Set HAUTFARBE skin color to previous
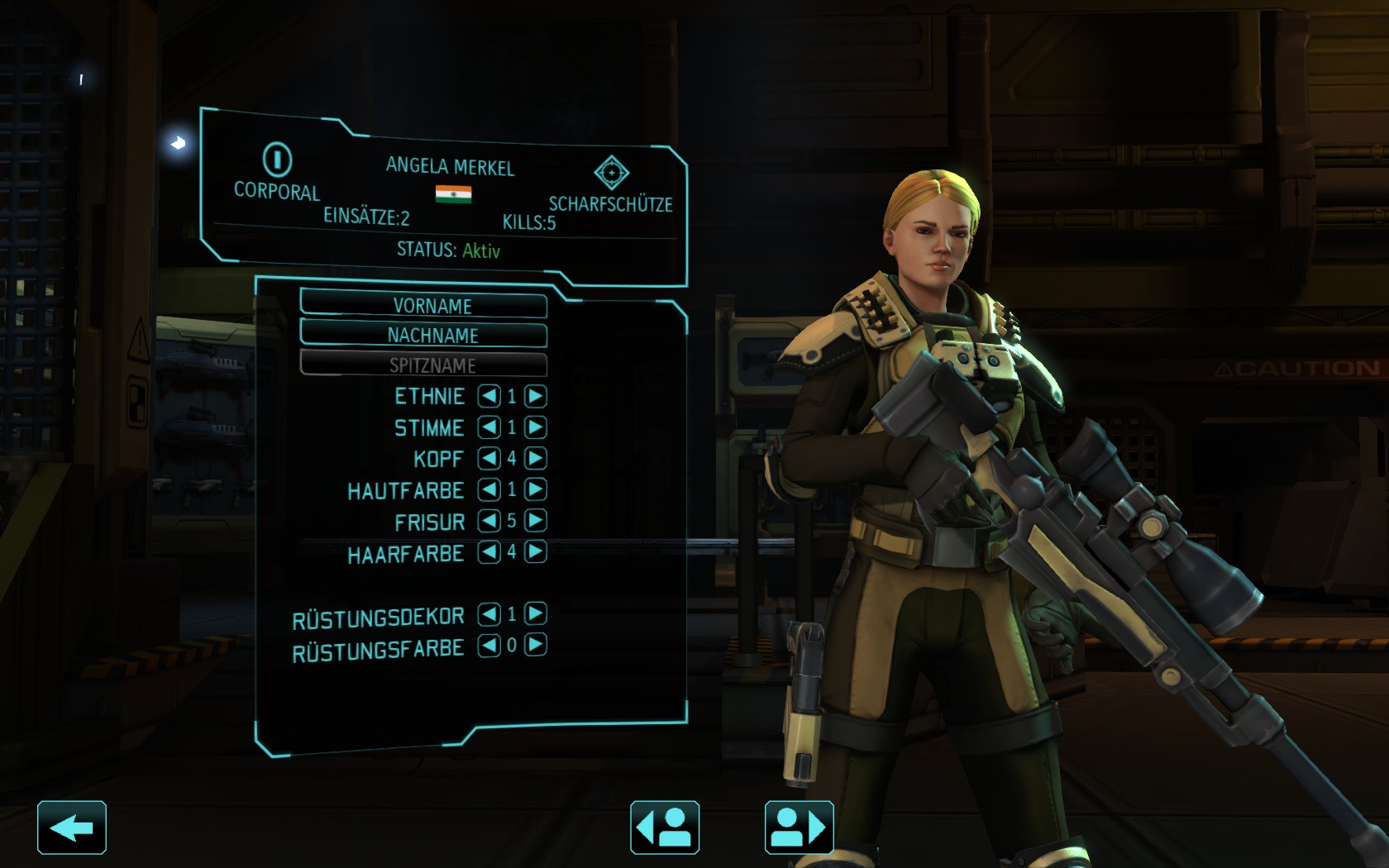 coord(489,489)
